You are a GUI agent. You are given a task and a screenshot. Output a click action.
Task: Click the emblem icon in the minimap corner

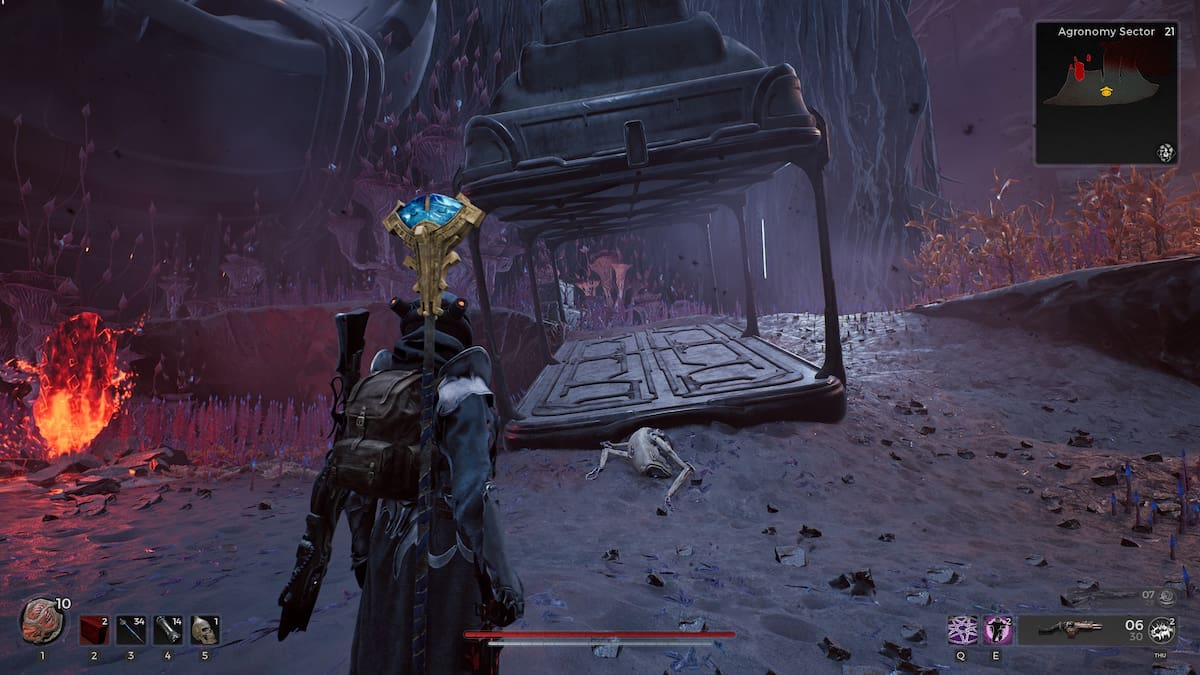pyautogui.click(x=1165, y=152)
